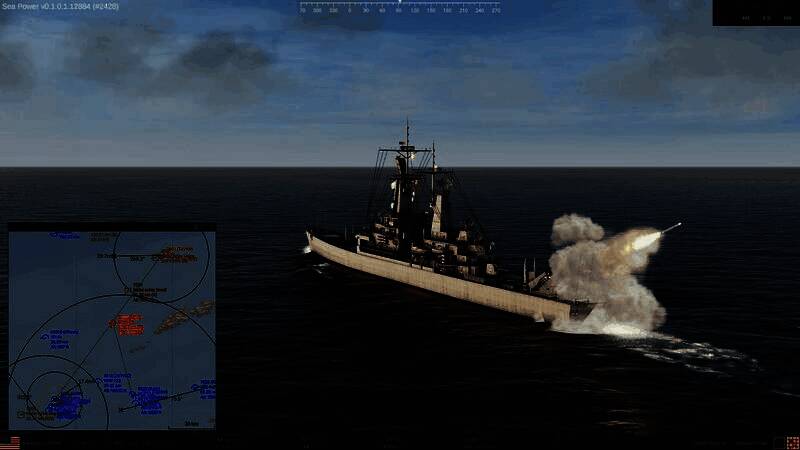Image resolution: width=800 pixels, height=450 pixels.
Task: Open the tactical mini-map
Action: click(112, 328)
